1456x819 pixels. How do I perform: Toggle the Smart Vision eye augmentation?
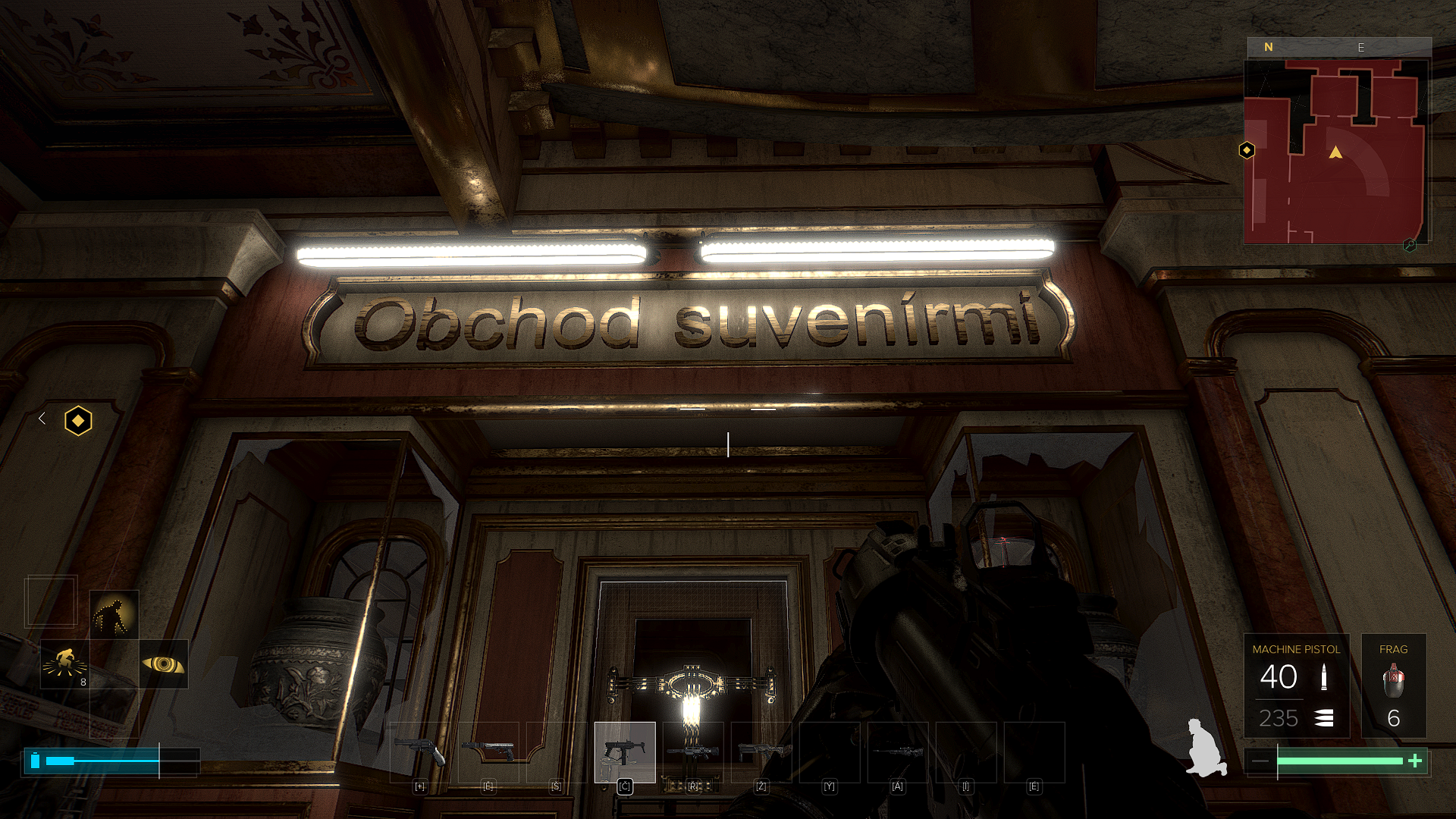(x=164, y=664)
